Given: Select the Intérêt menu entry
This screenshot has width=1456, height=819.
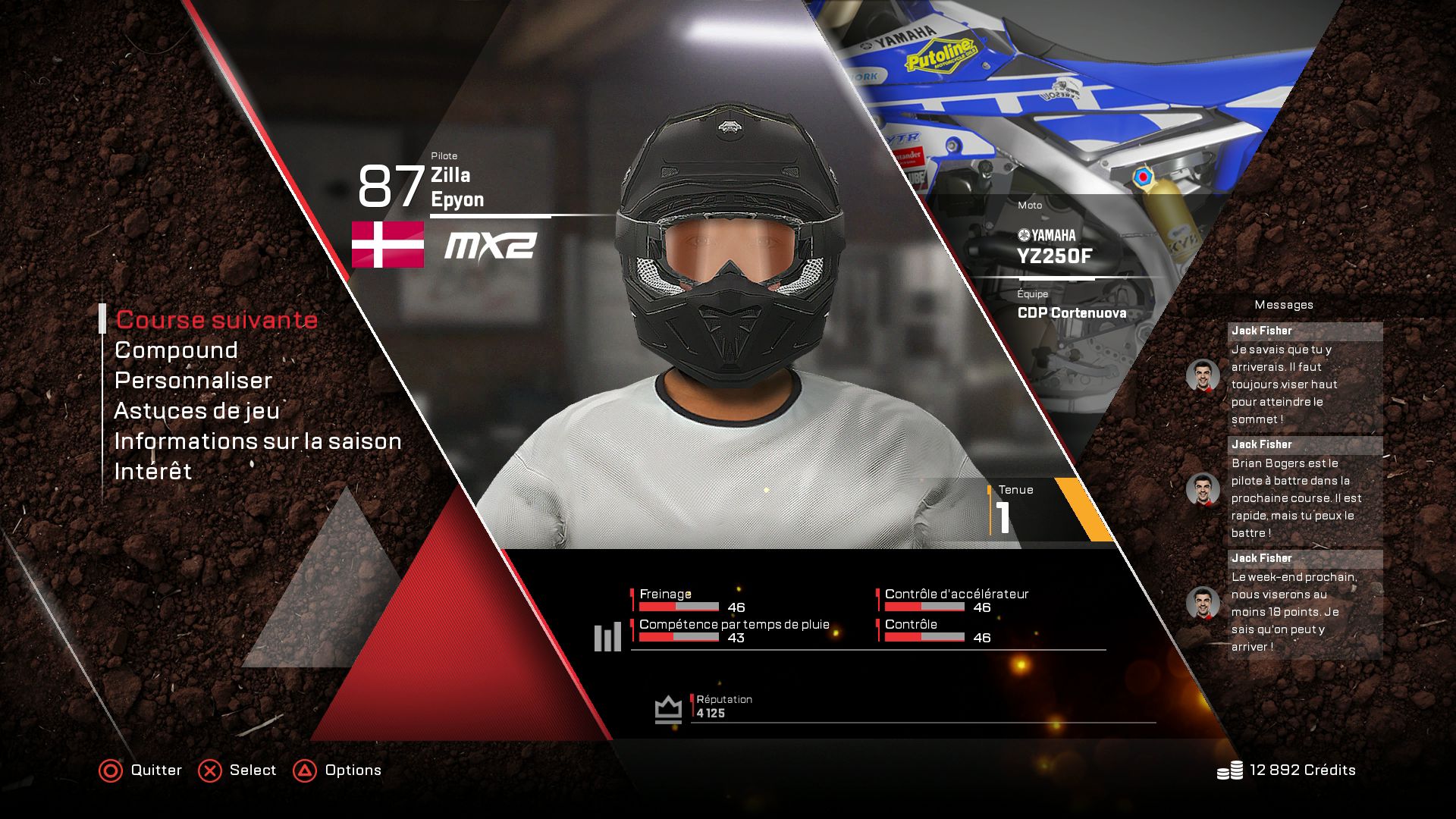Looking at the screenshot, I should tap(153, 472).
